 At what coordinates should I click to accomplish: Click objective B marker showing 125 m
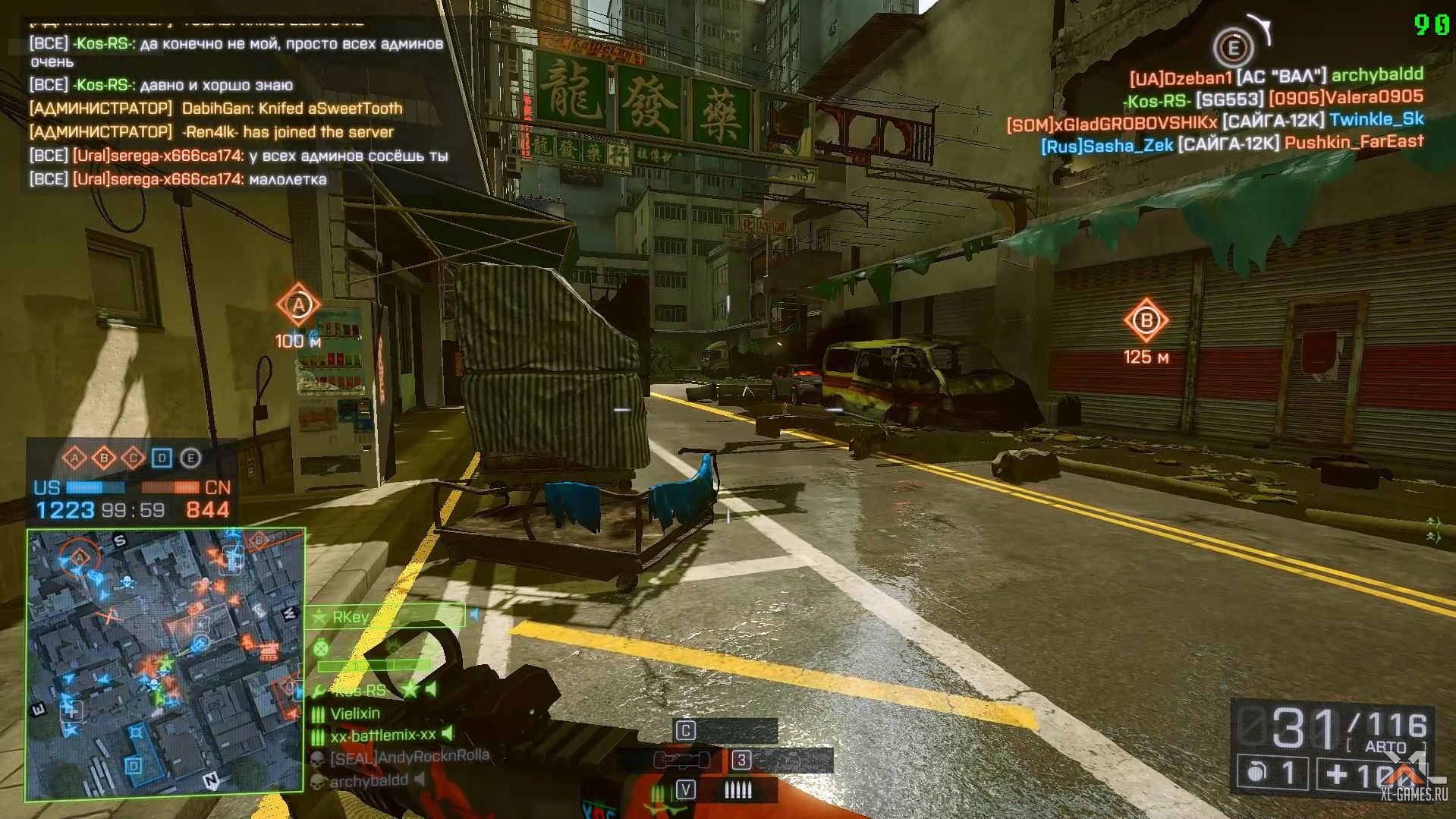click(1146, 320)
